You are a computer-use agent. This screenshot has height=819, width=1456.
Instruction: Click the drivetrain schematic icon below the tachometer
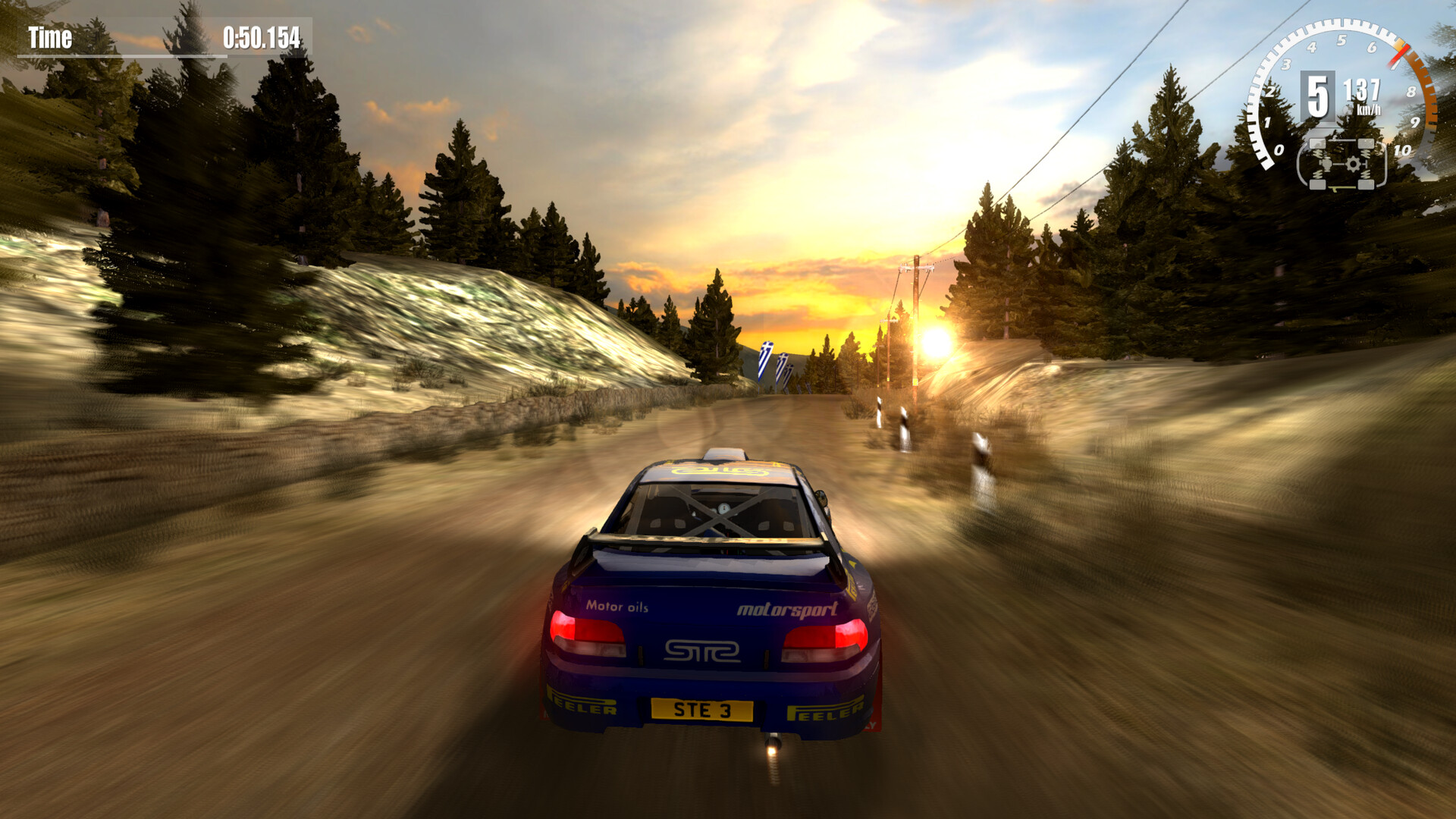[x=1342, y=163]
